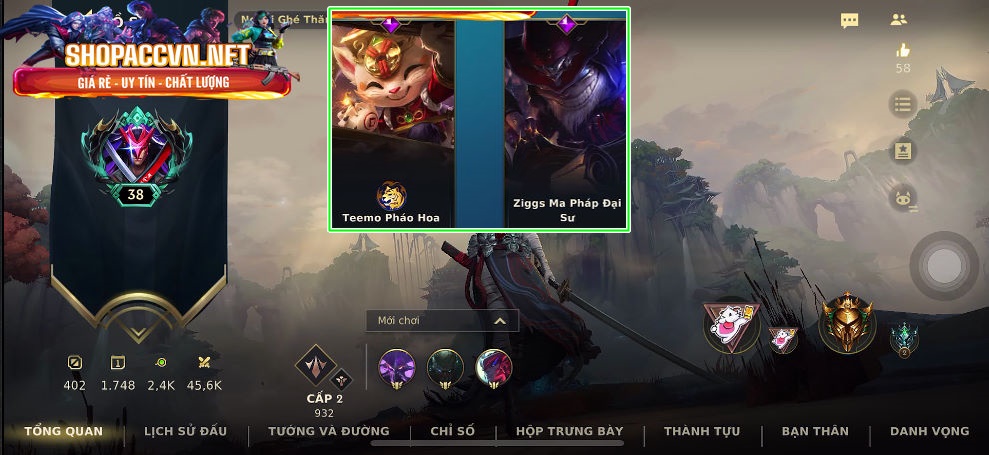Choose the Ziggs Ma Pháp Đại Sư card
Screen dimensions: 989x455
tap(567, 120)
